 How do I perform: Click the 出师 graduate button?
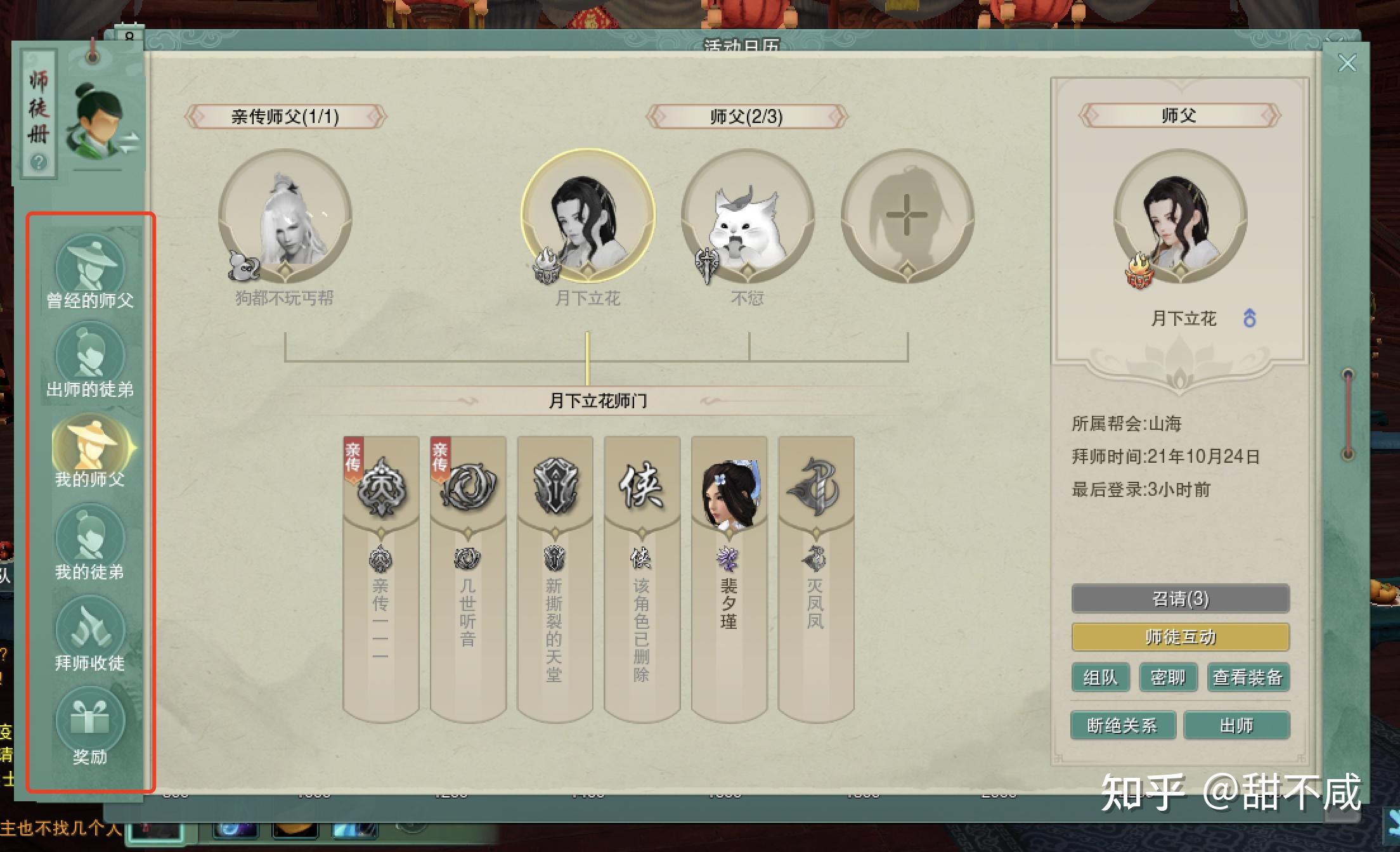point(1236,725)
